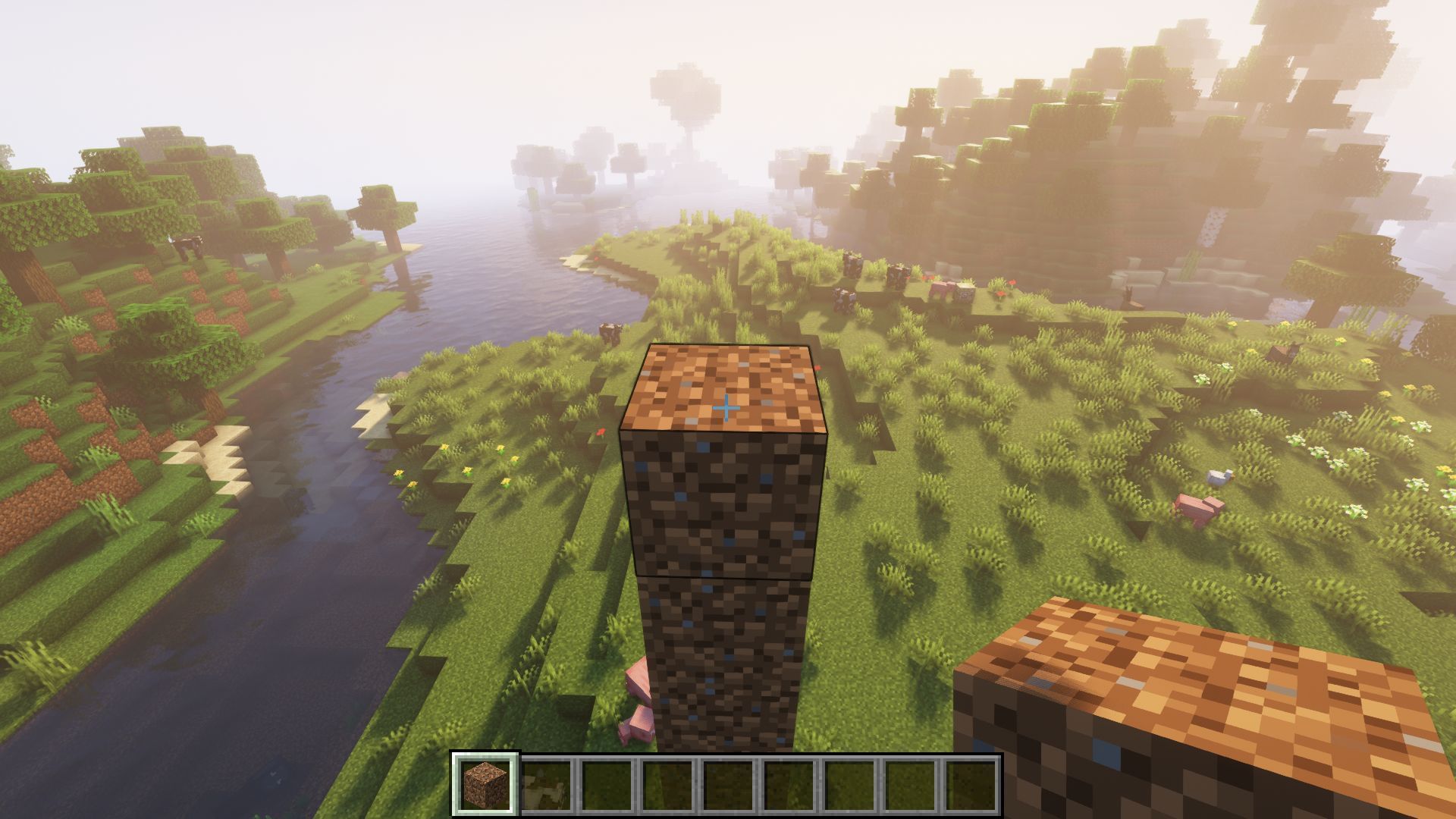Select the dirt block in hotbar slot one

coord(482,785)
